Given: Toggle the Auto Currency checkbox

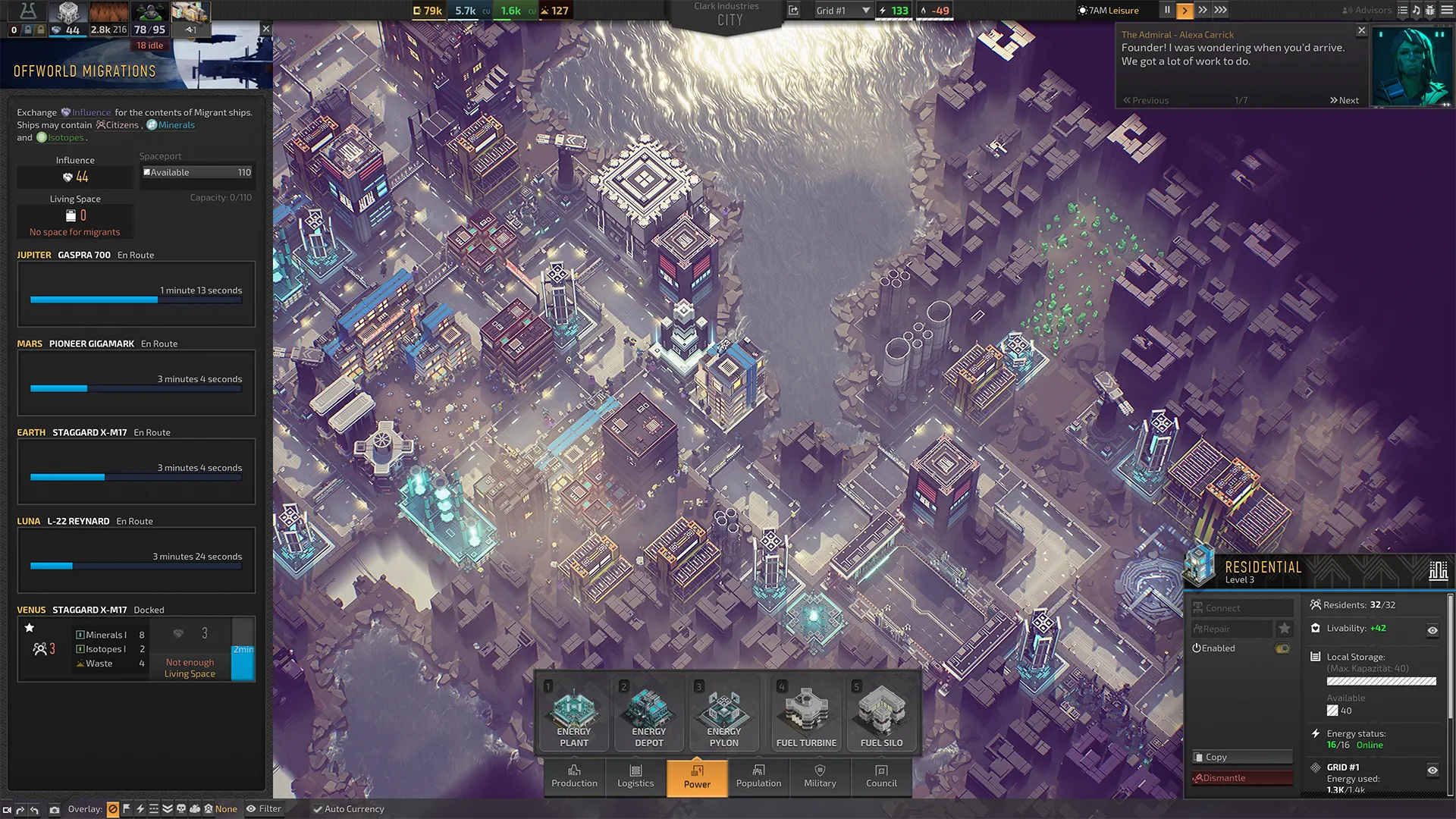Looking at the screenshot, I should click(318, 809).
